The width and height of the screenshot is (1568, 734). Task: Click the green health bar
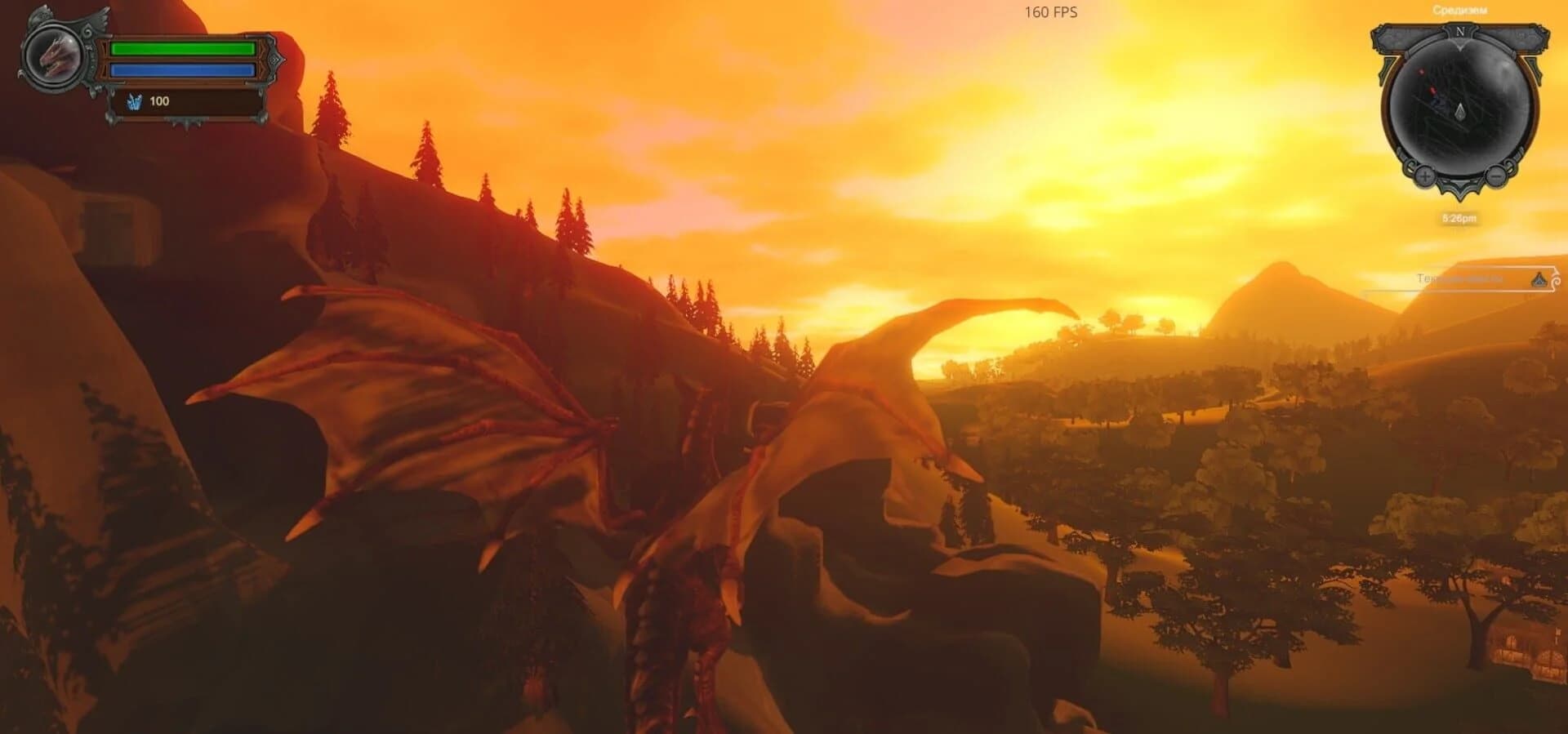click(x=183, y=49)
